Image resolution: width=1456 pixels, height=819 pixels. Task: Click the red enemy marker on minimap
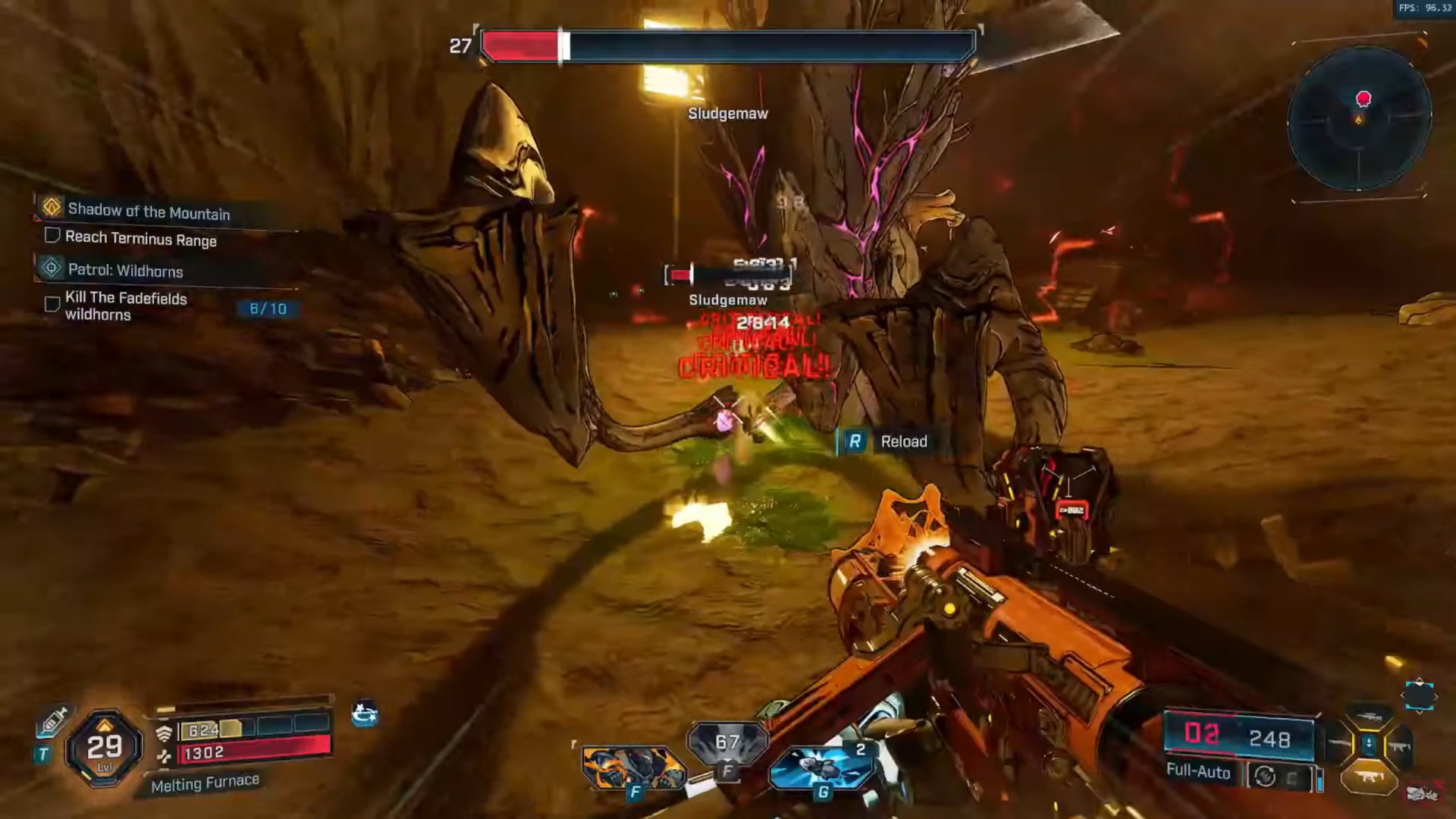1363,99
